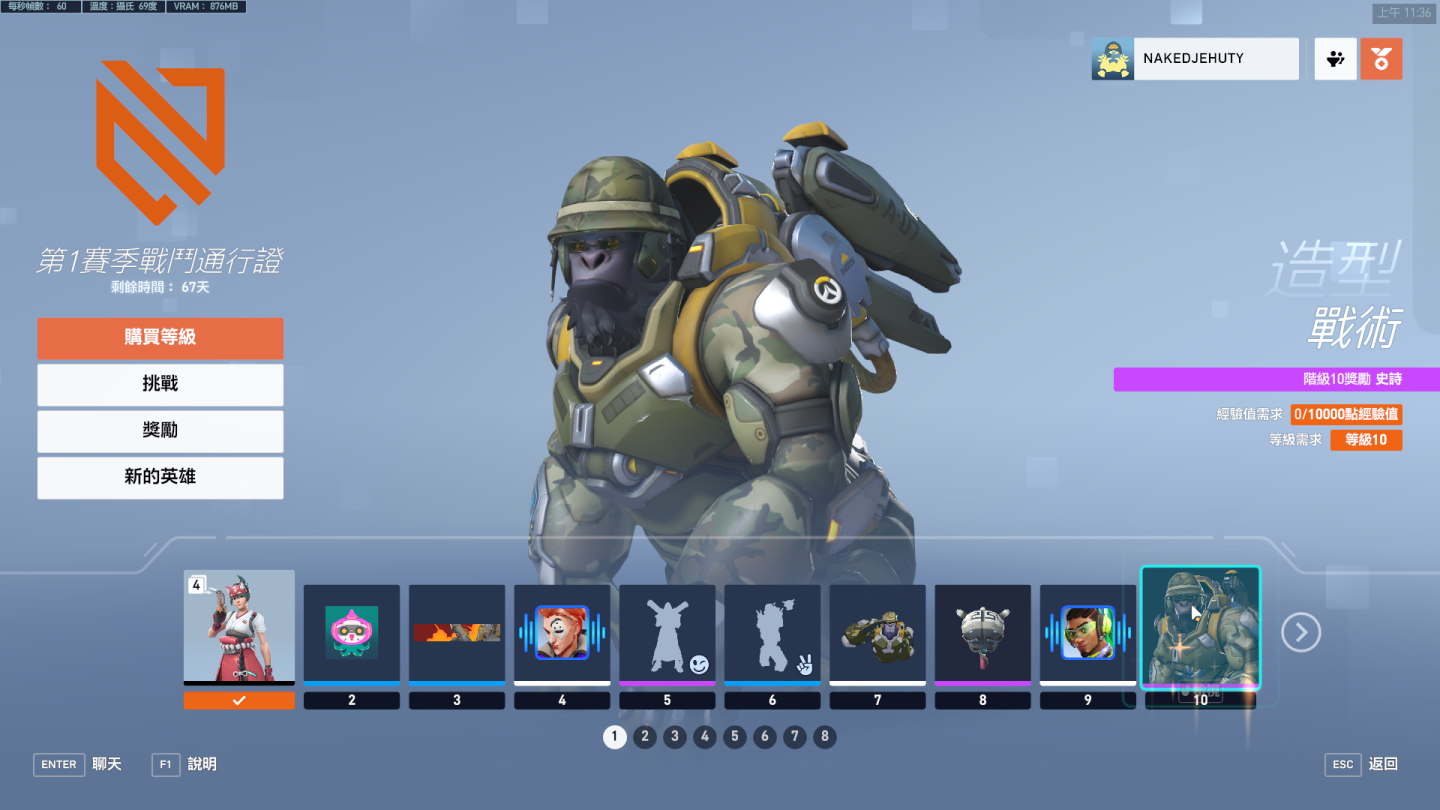Open the social friends group icon
Viewport: 1440px width, 810px height.
tap(1335, 59)
